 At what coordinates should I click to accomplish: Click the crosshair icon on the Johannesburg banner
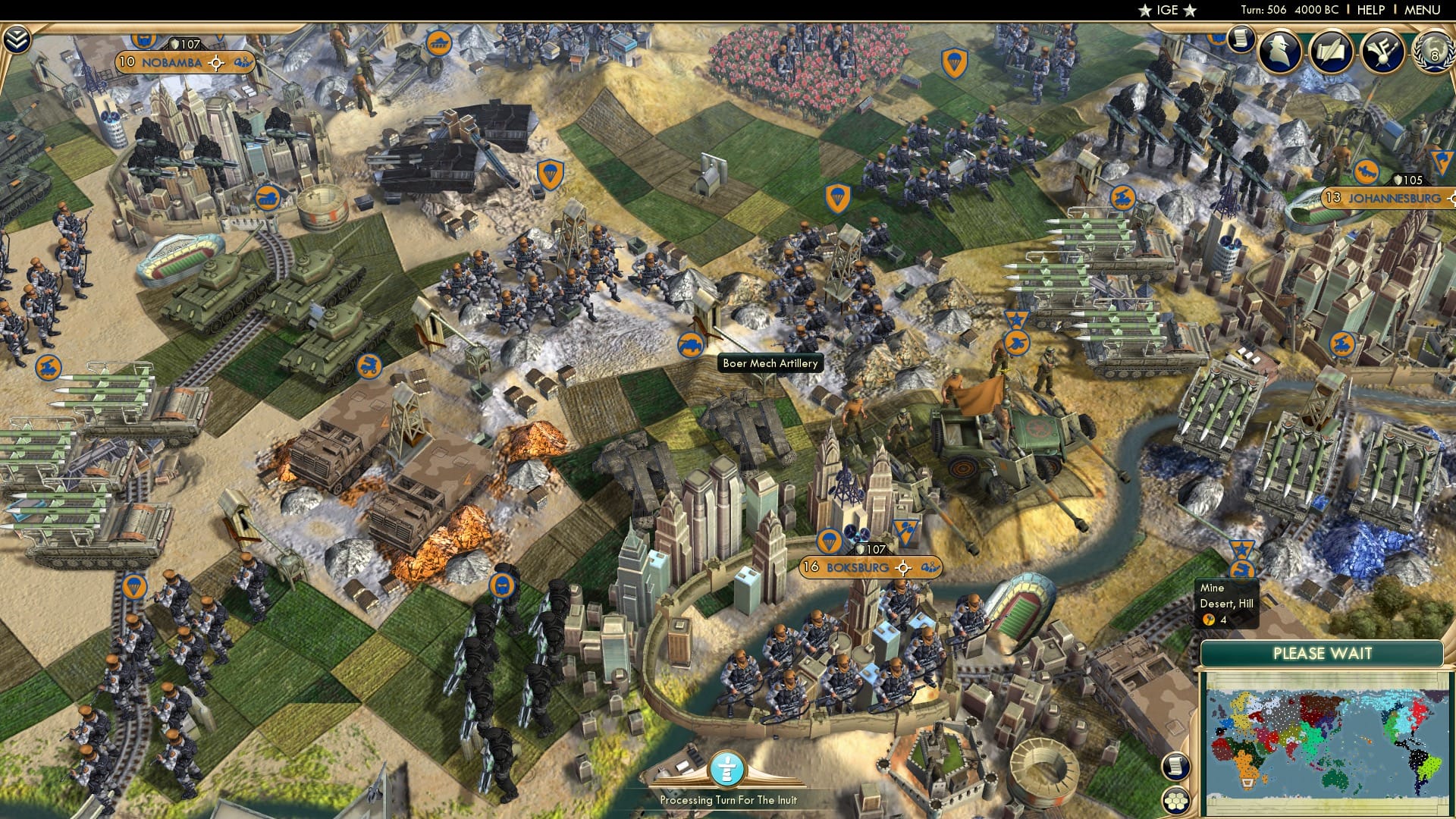tap(1452, 199)
